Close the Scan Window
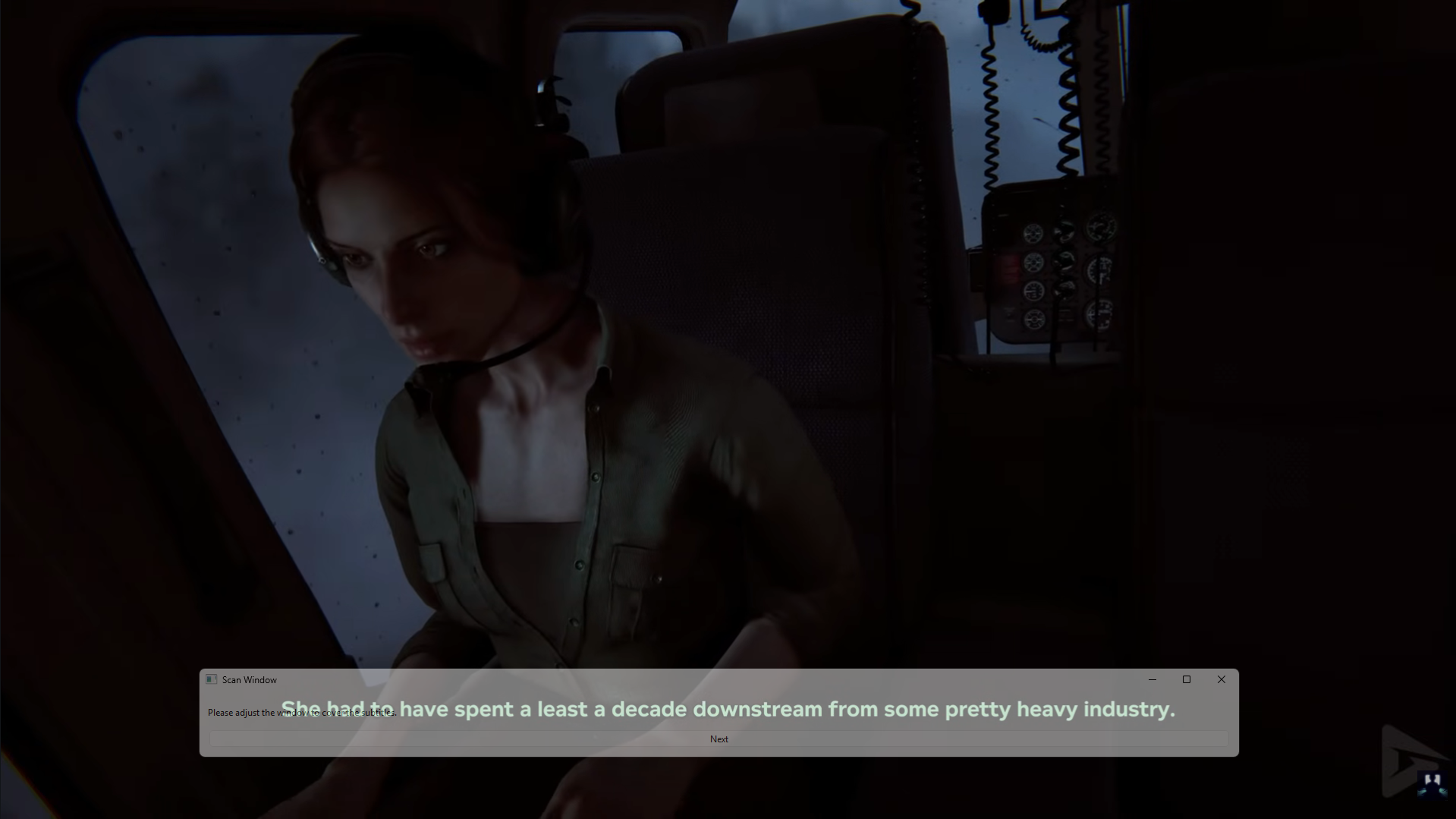1456x819 pixels. click(1221, 679)
